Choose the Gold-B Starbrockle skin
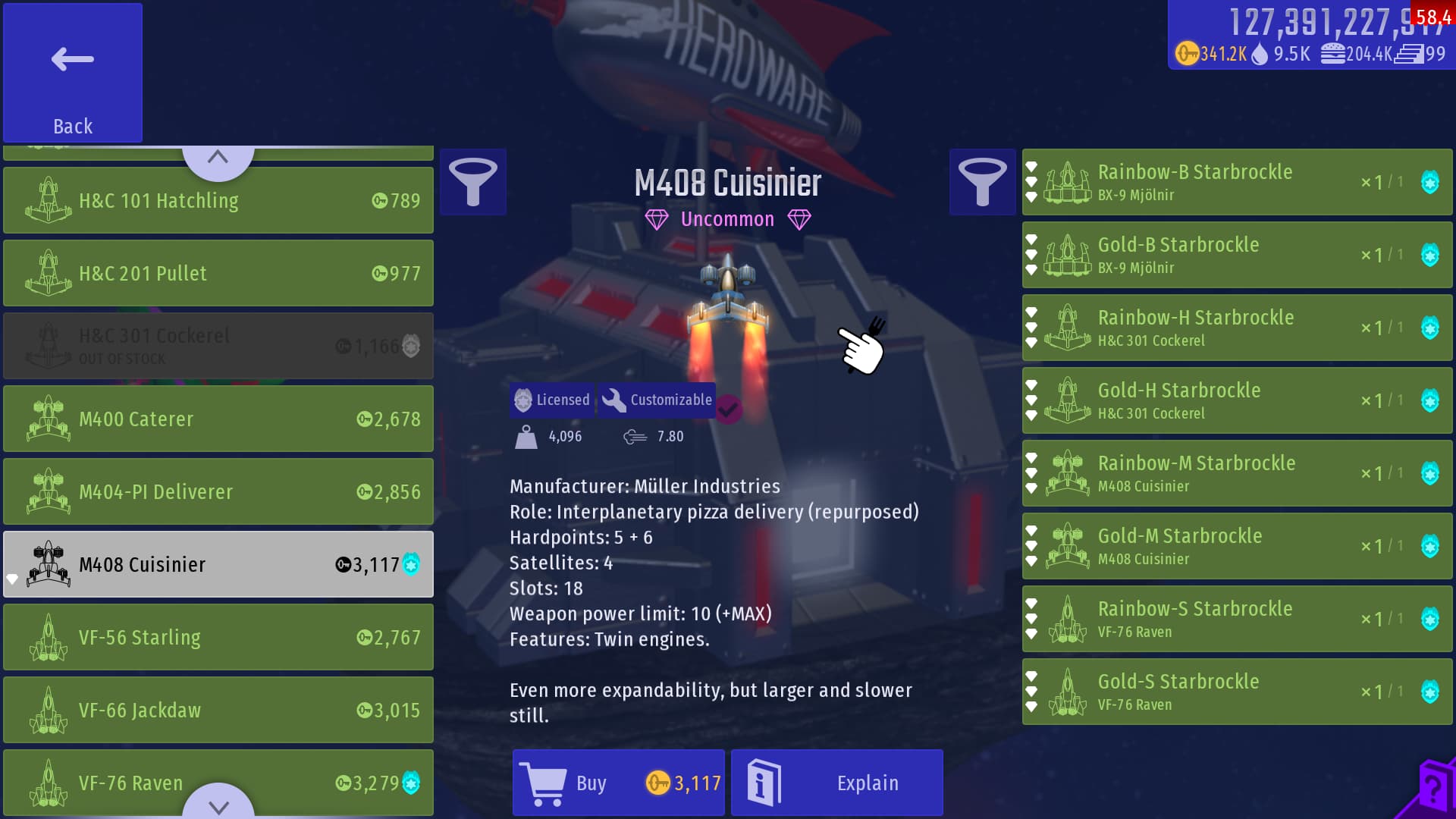 1236,255
